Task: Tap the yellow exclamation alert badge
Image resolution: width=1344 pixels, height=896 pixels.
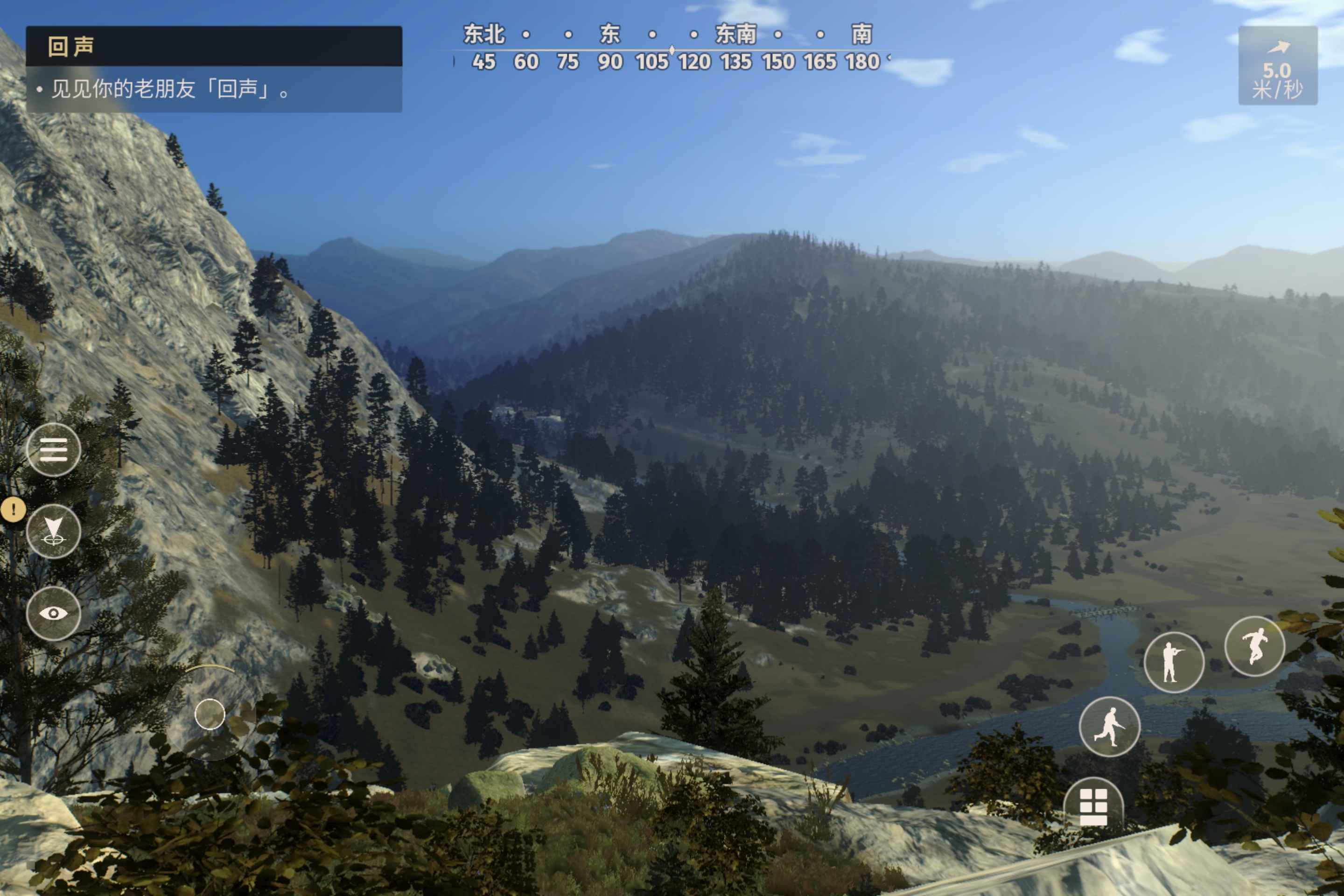Action: [13, 509]
